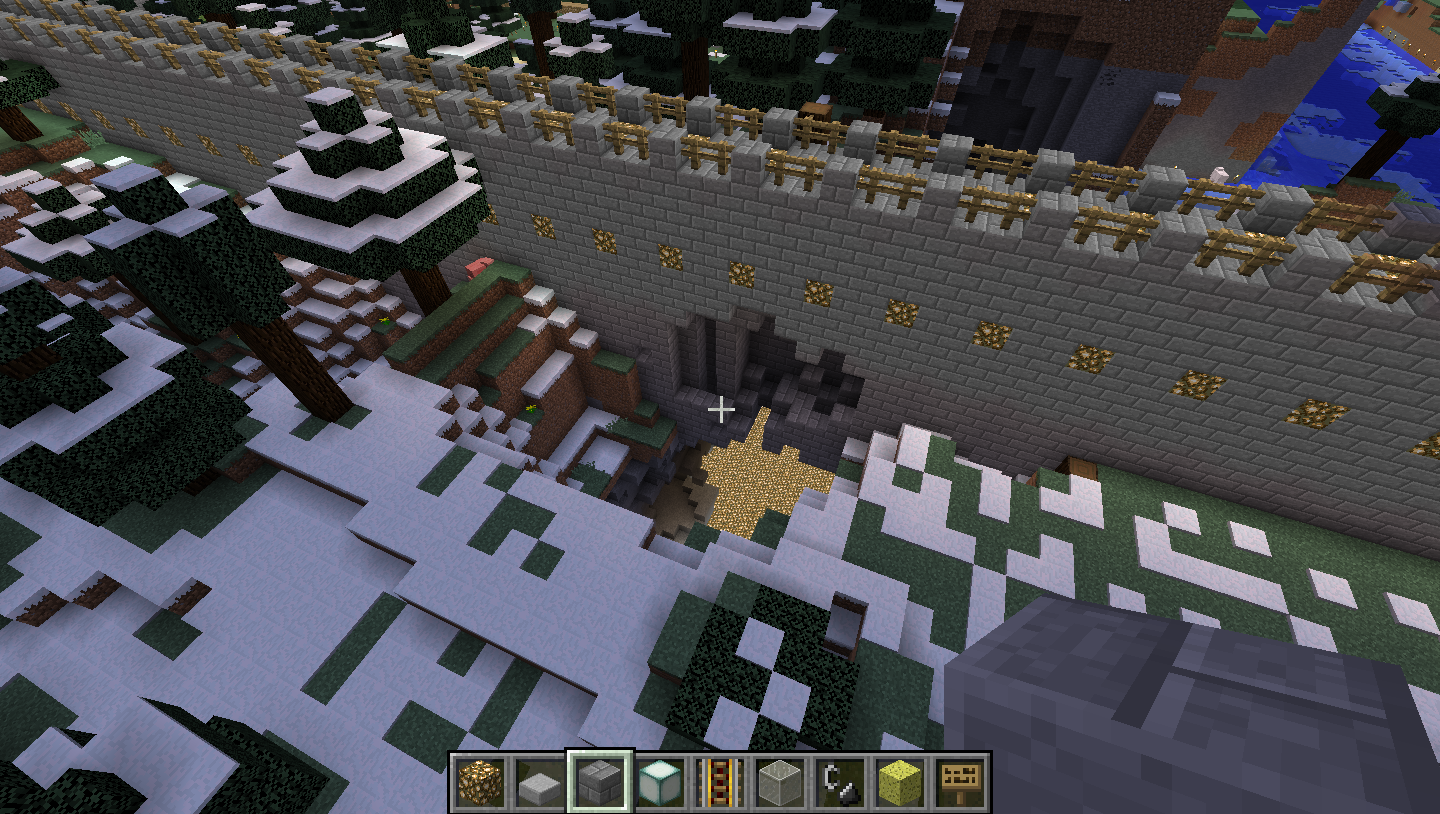The image size is (1440, 814).
Task: Select the wooden sign in the hotbar
Action: pos(959,781)
